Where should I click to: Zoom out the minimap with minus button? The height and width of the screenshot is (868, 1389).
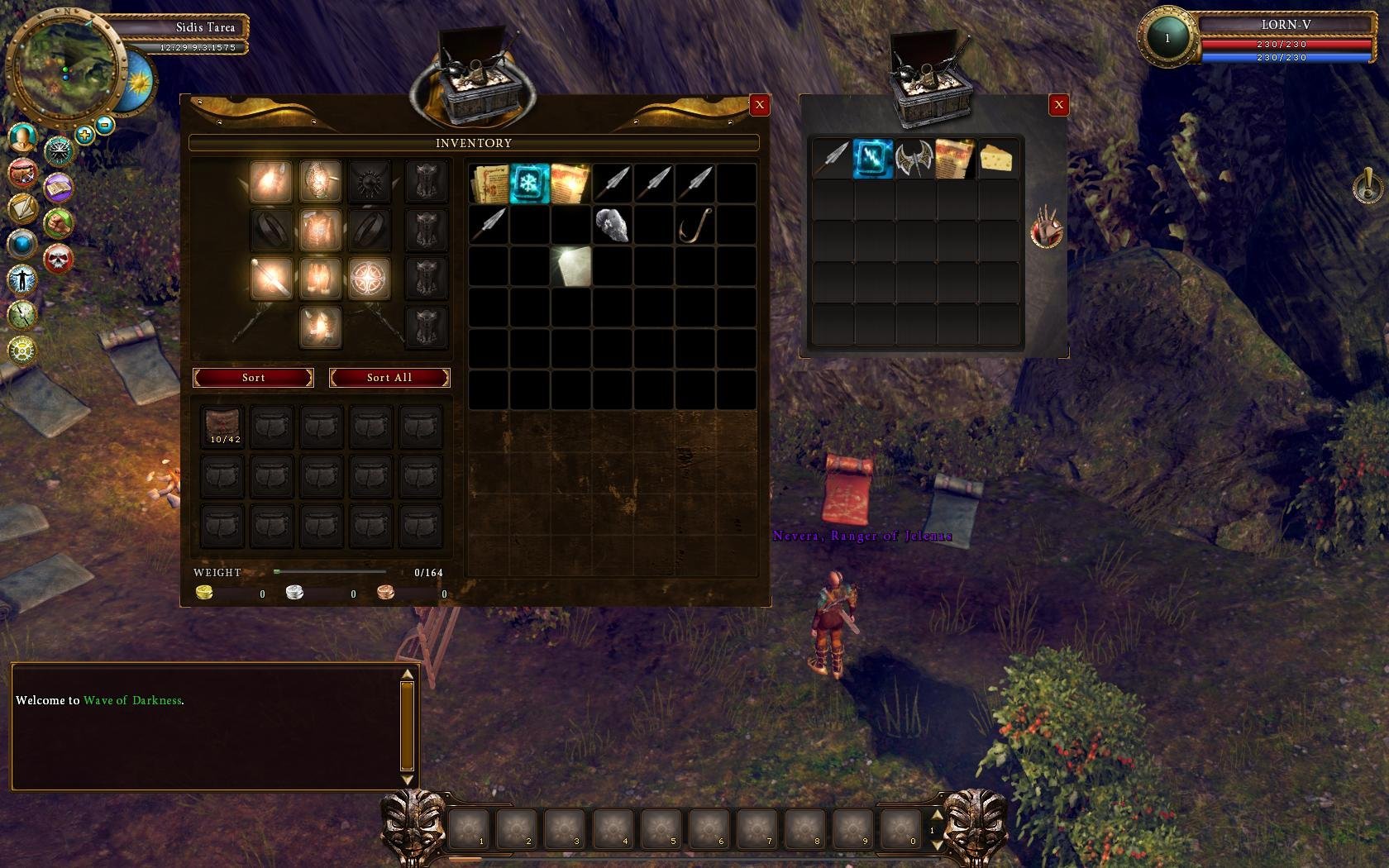105,126
